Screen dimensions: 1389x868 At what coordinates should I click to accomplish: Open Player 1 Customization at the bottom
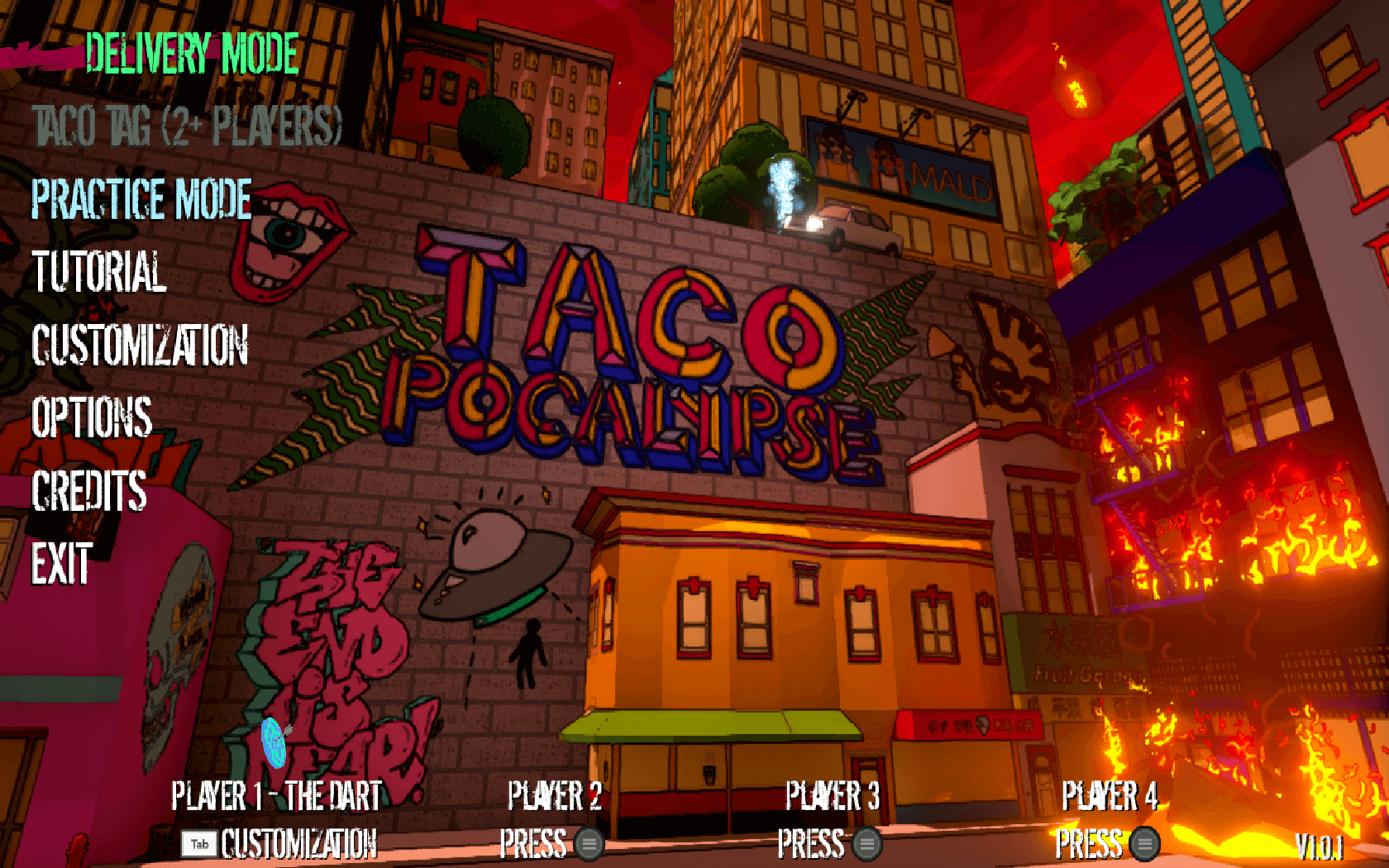click(281, 844)
